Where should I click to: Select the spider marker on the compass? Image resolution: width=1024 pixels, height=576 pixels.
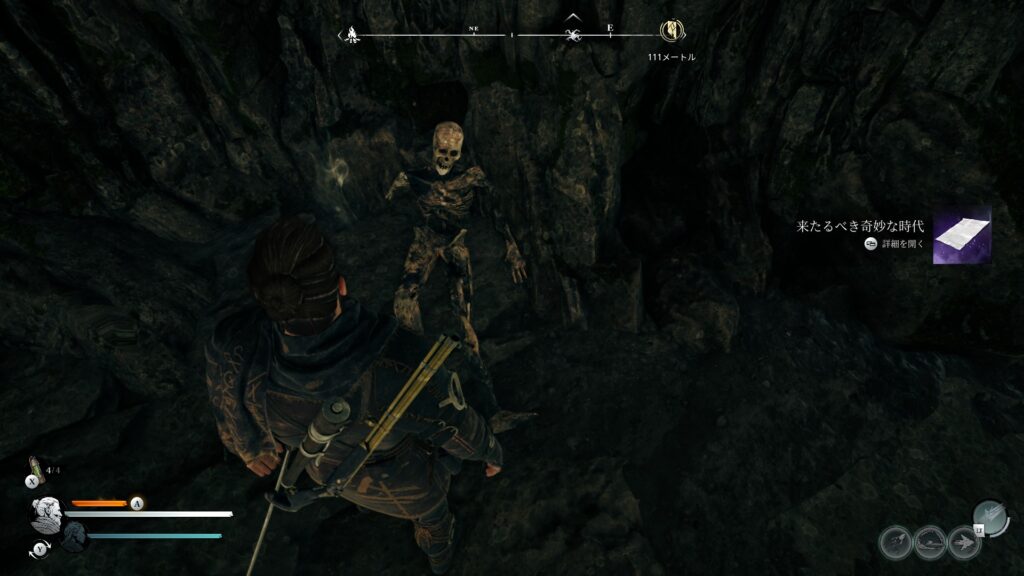(x=572, y=35)
